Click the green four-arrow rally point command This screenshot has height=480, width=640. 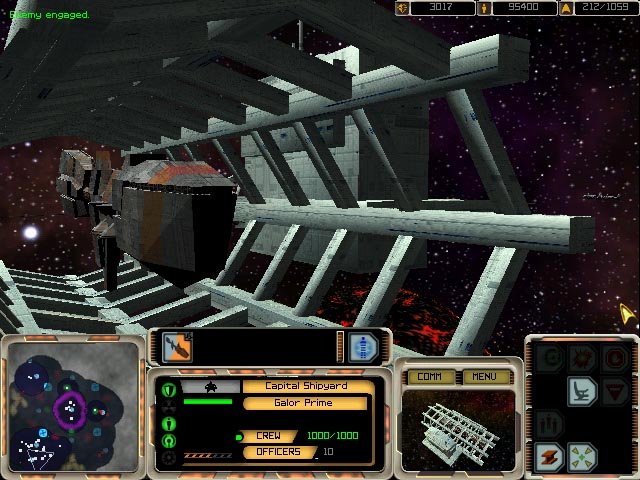point(582,456)
